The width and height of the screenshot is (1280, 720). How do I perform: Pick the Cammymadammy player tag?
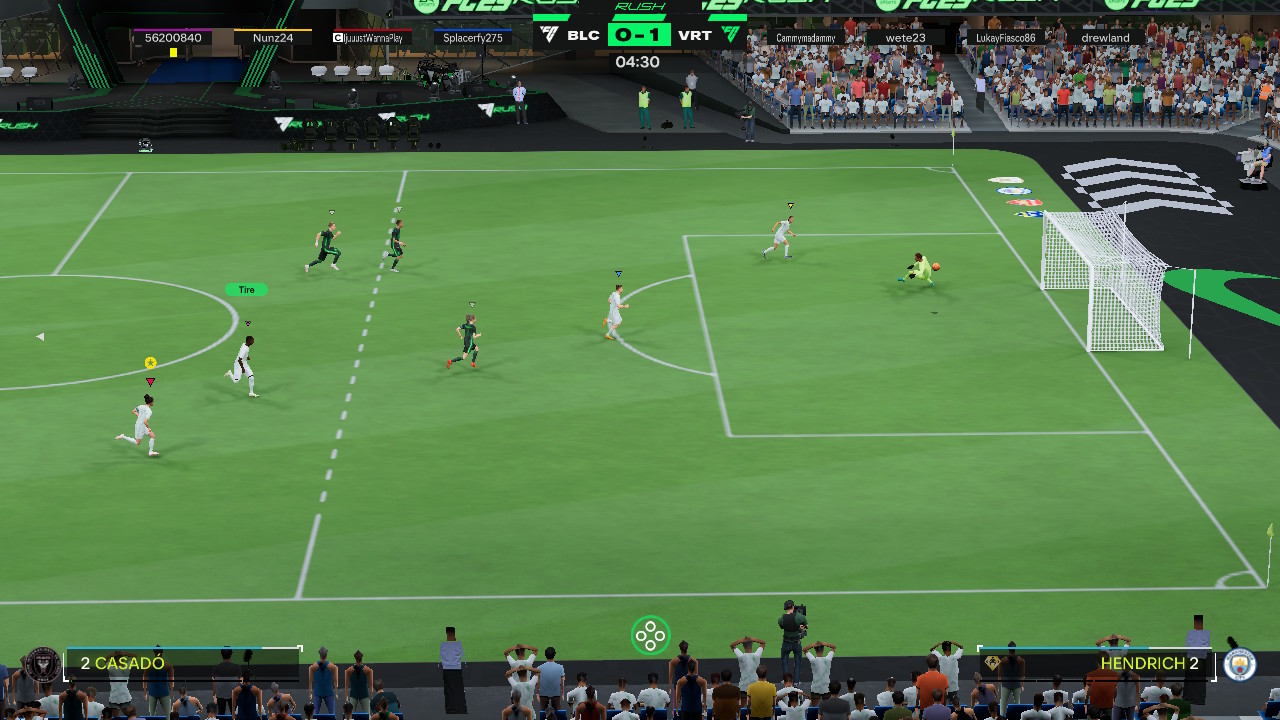click(806, 38)
